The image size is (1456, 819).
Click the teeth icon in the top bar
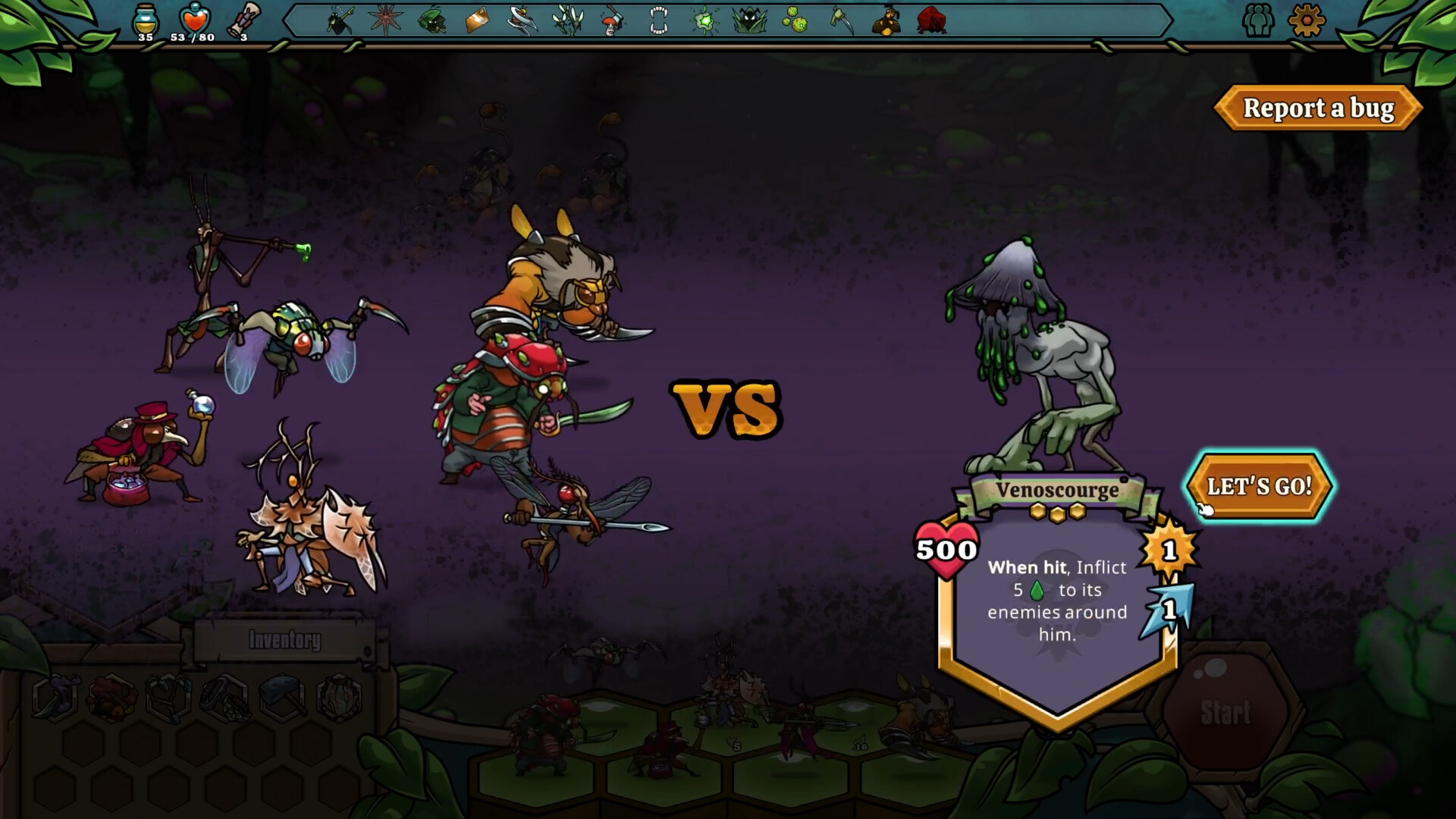(x=658, y=21)
